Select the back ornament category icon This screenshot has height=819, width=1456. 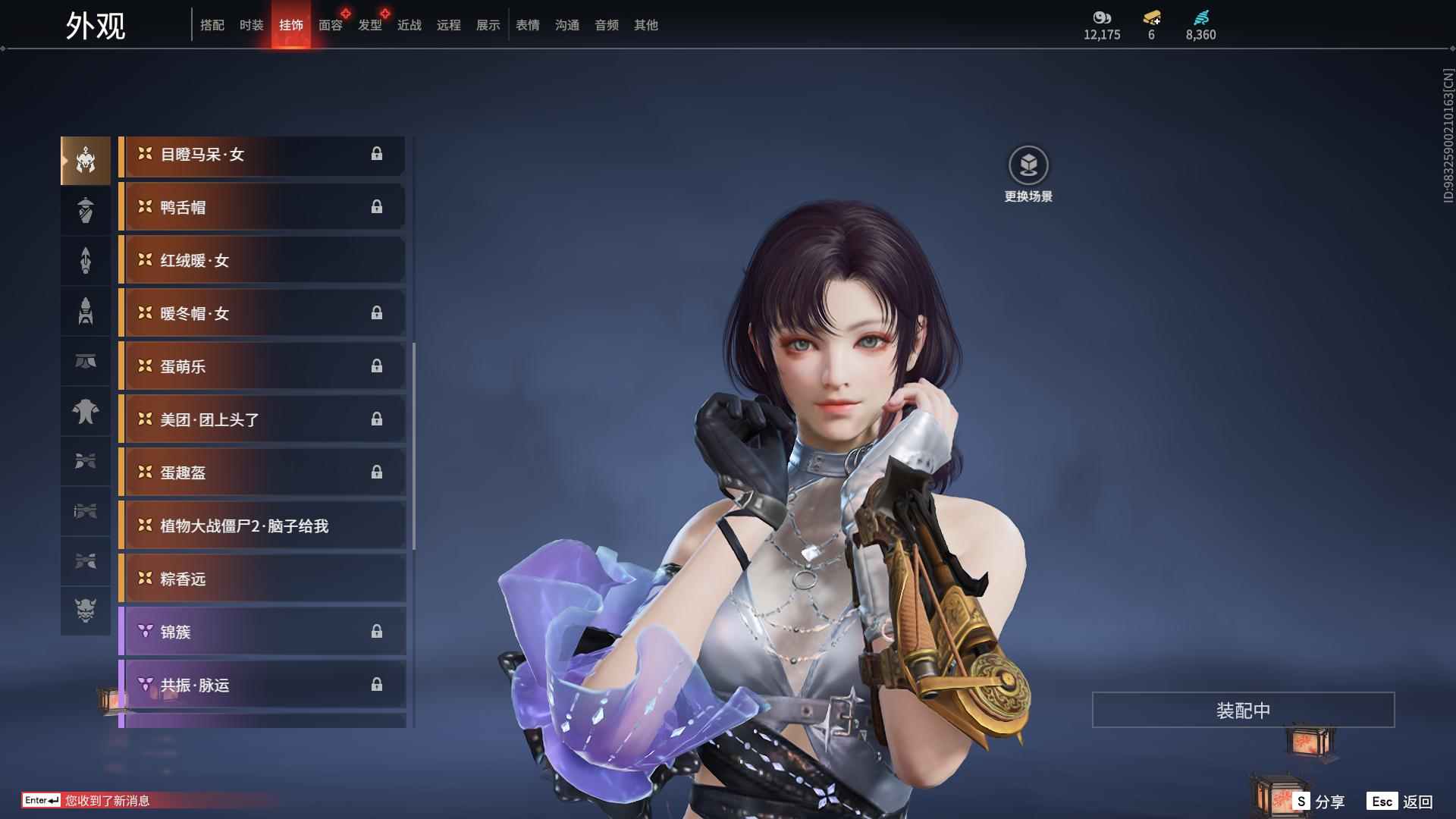[86, 260]
